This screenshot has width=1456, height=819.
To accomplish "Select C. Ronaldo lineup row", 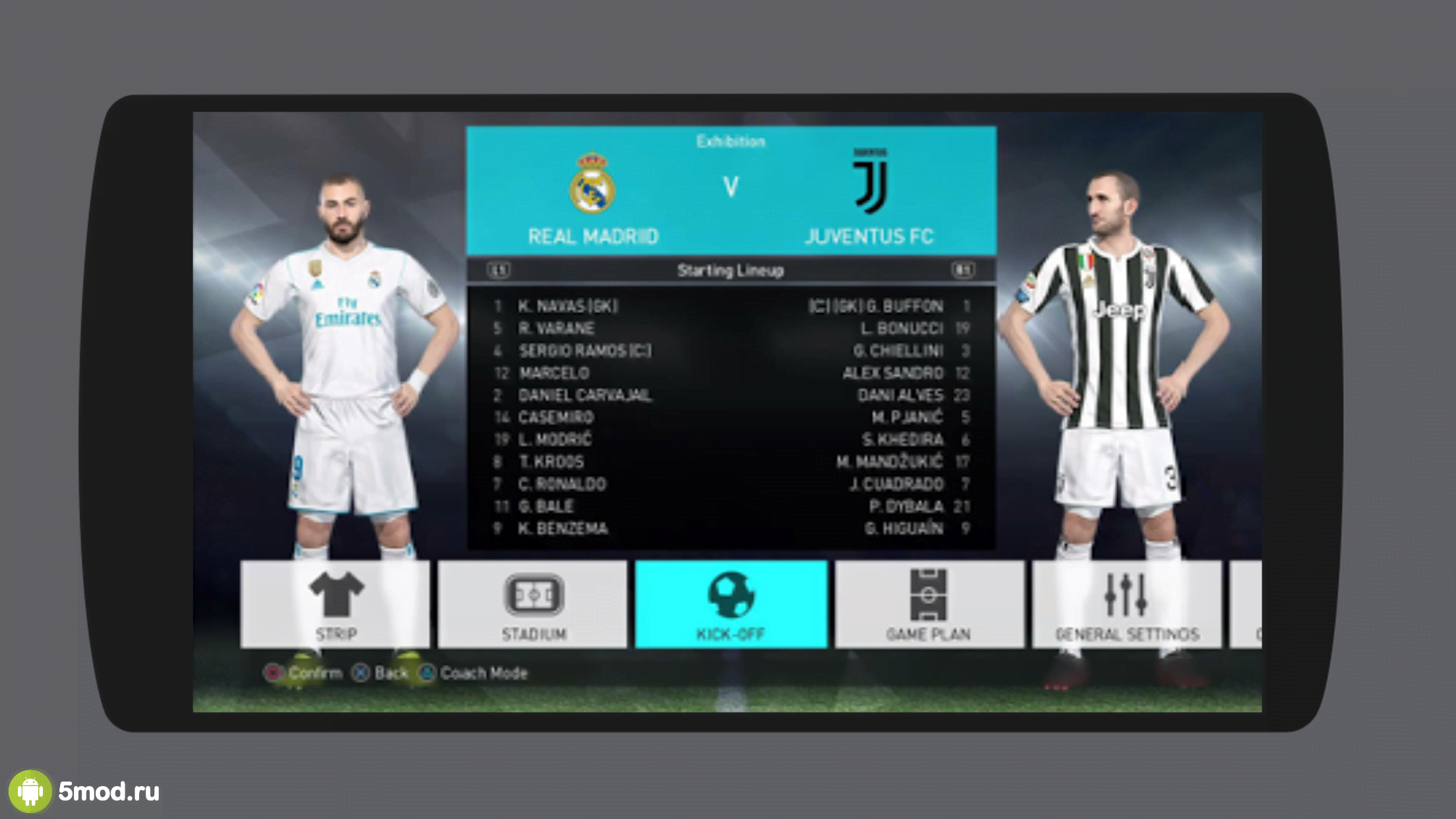I will [562, 484].
